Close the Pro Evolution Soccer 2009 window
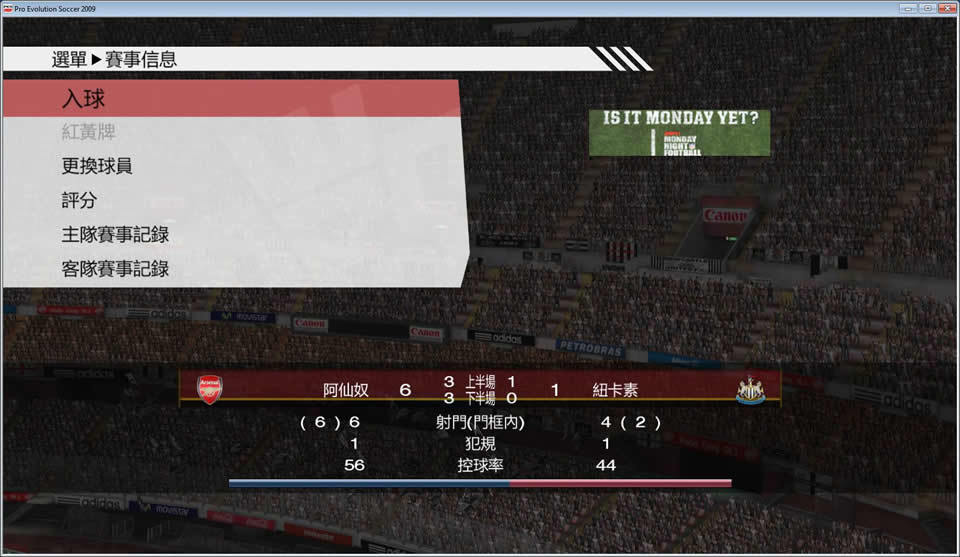Screen dimensions: 960x557 pos(945,8)
